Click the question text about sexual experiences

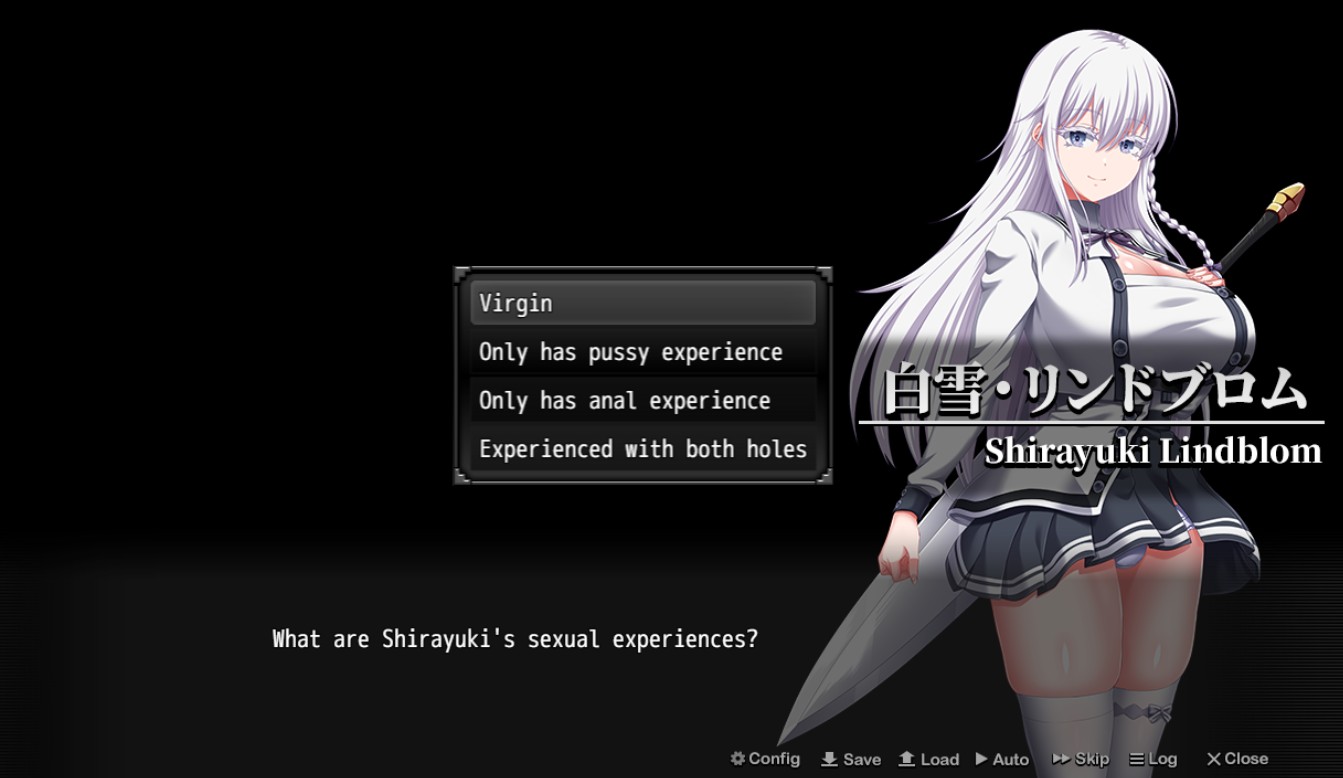(515, 639)
